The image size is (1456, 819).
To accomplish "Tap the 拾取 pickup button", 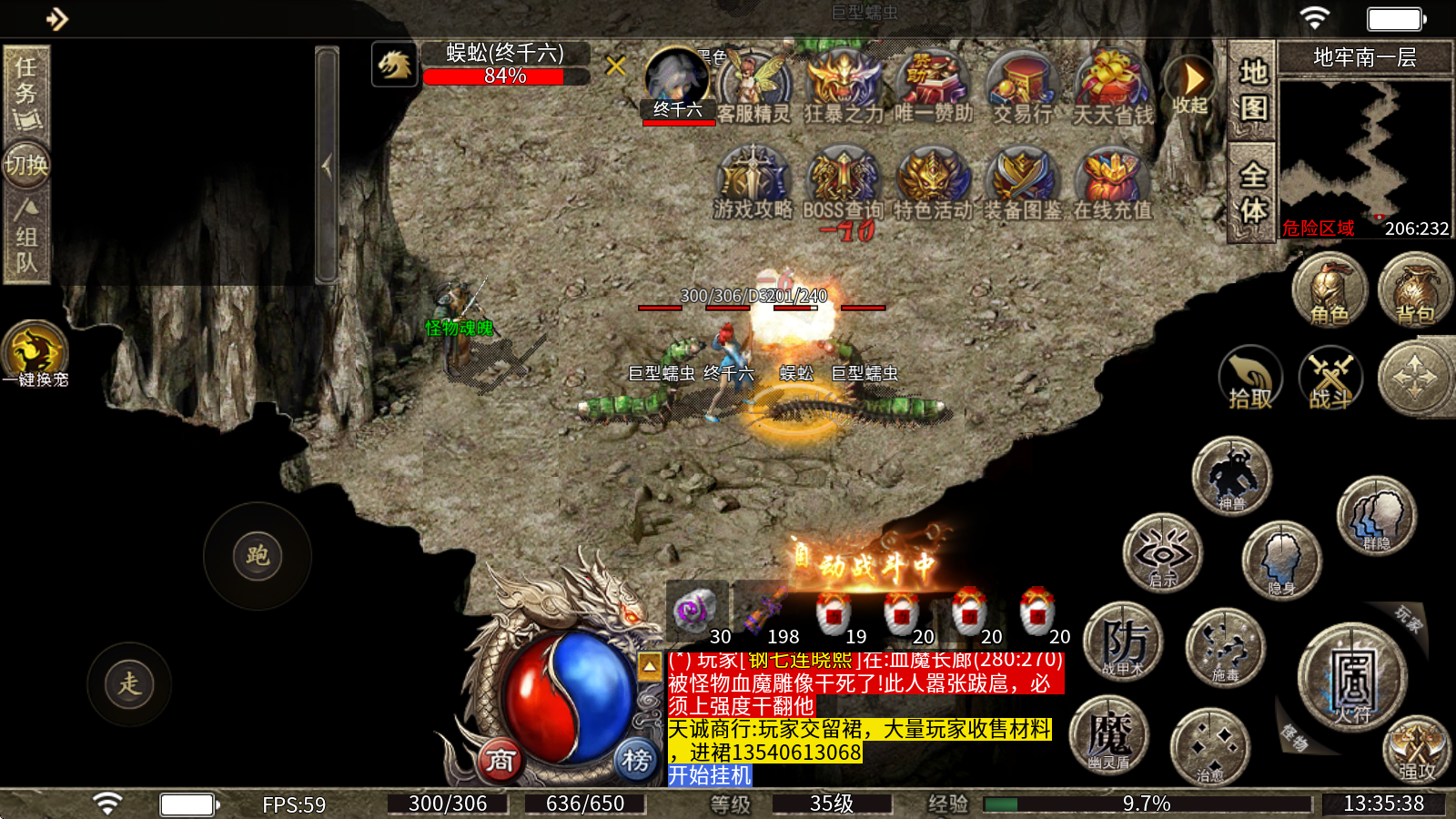I will coord(1250,379).
